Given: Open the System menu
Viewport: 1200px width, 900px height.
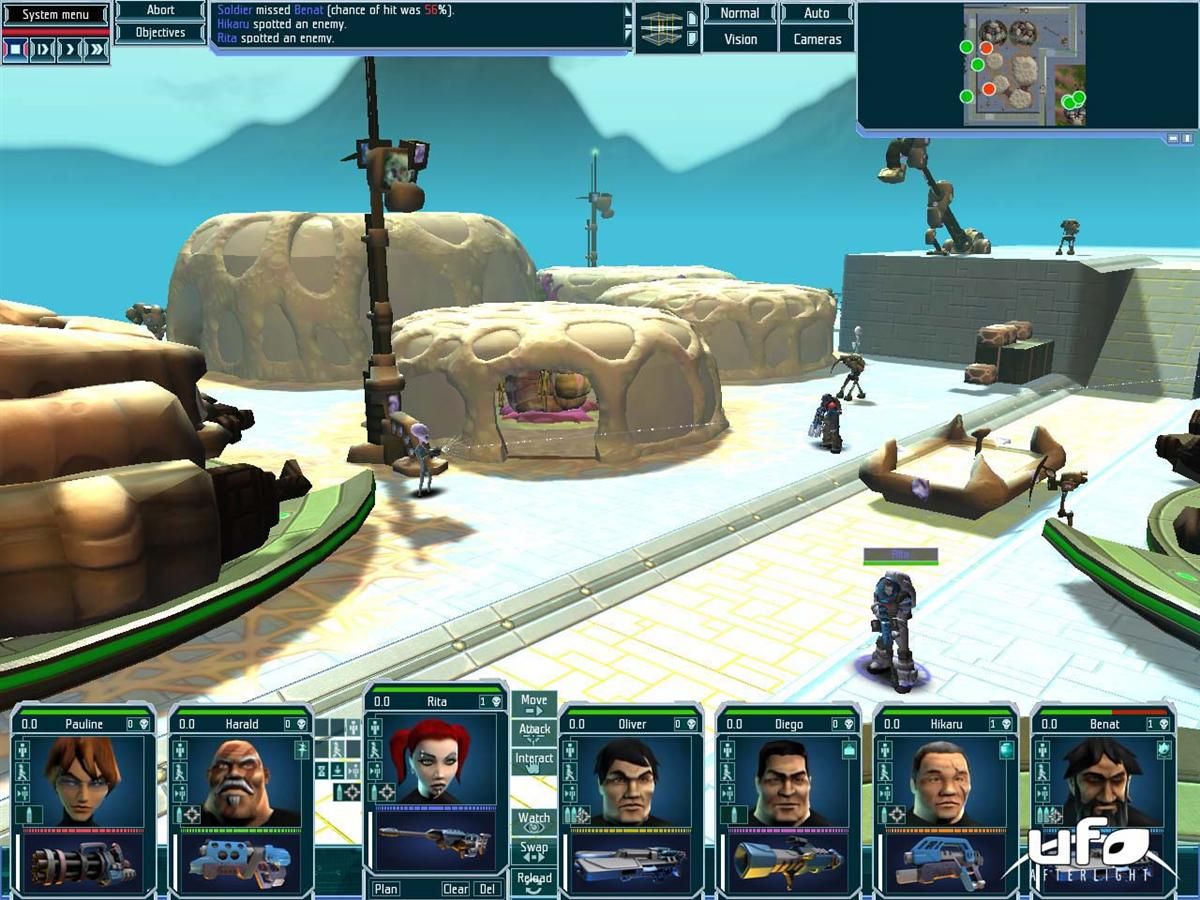Looking at the screenshot, I should [x=54, y=15].
